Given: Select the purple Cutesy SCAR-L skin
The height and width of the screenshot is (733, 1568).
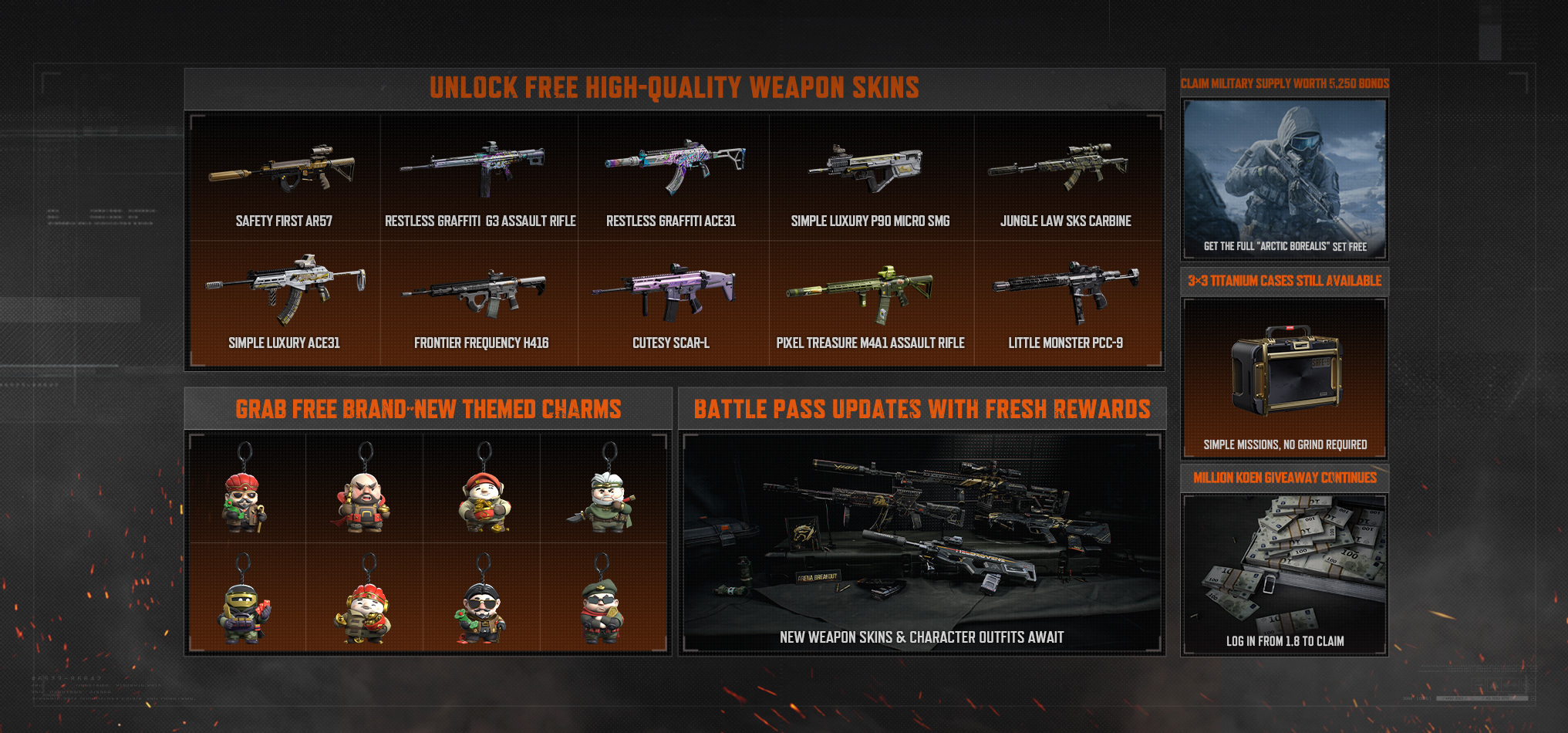Looking at the screenshot, I should pyautogui.click(x=672, y=301).
